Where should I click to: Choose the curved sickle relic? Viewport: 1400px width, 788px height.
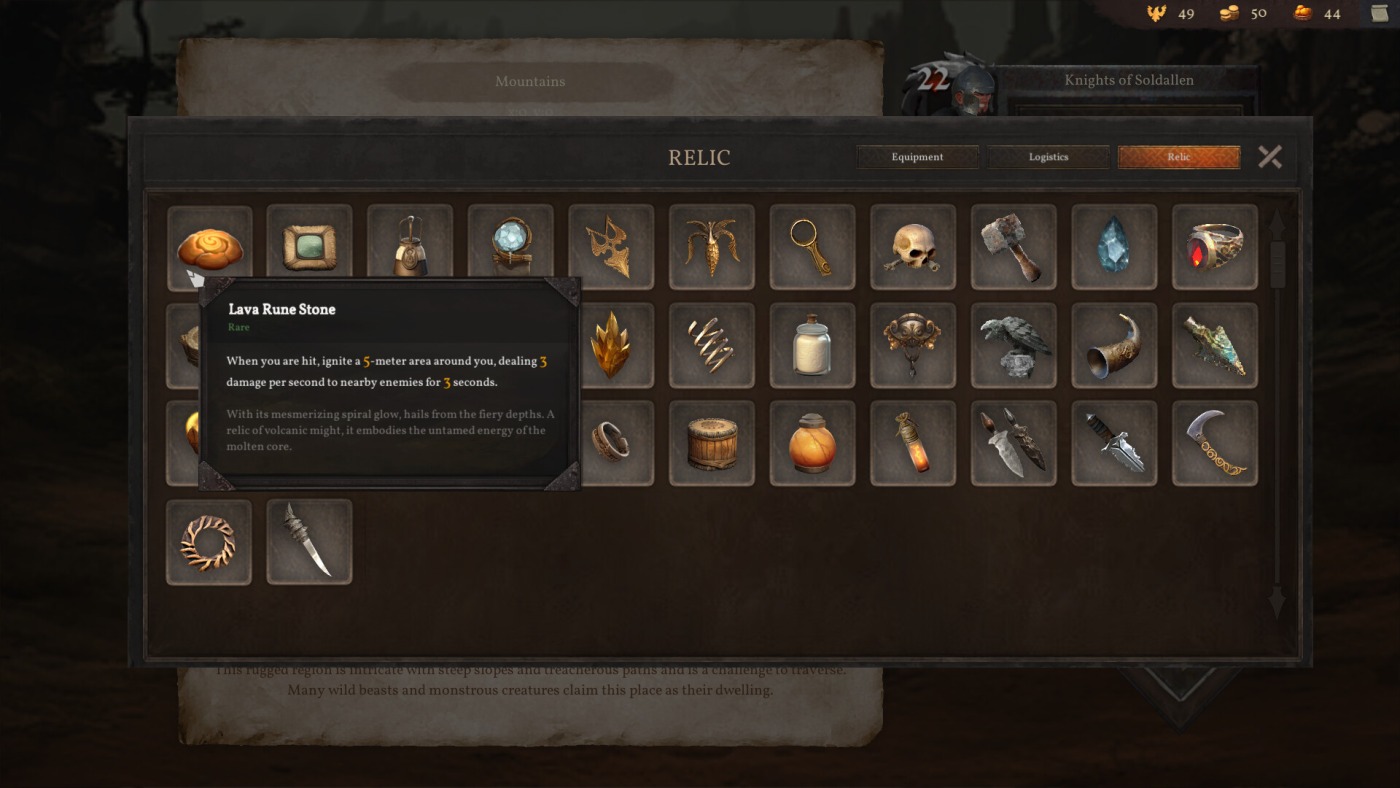click(1215, 443)
